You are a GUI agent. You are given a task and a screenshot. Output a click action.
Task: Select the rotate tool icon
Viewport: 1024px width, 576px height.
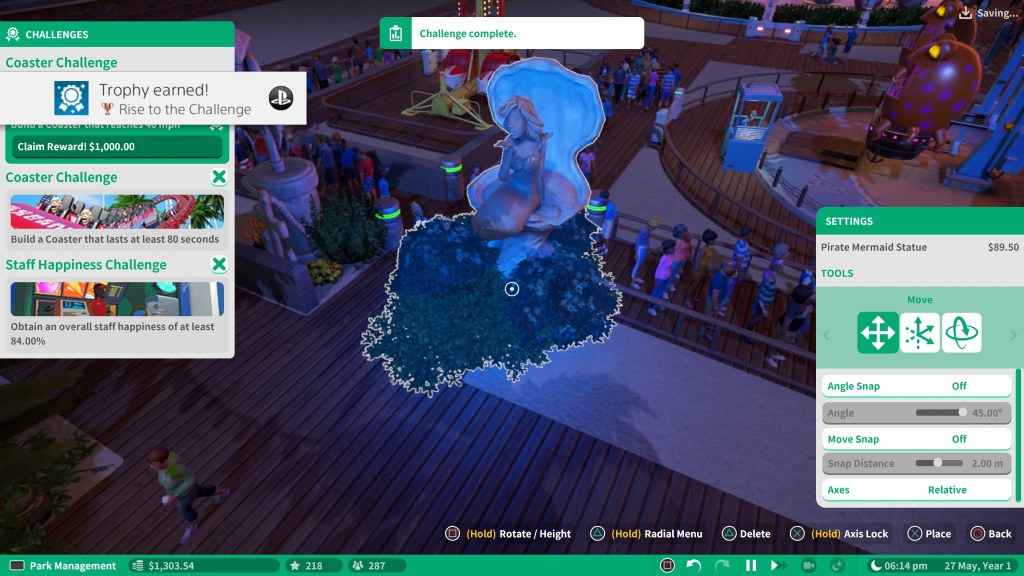tap(961, 333)
